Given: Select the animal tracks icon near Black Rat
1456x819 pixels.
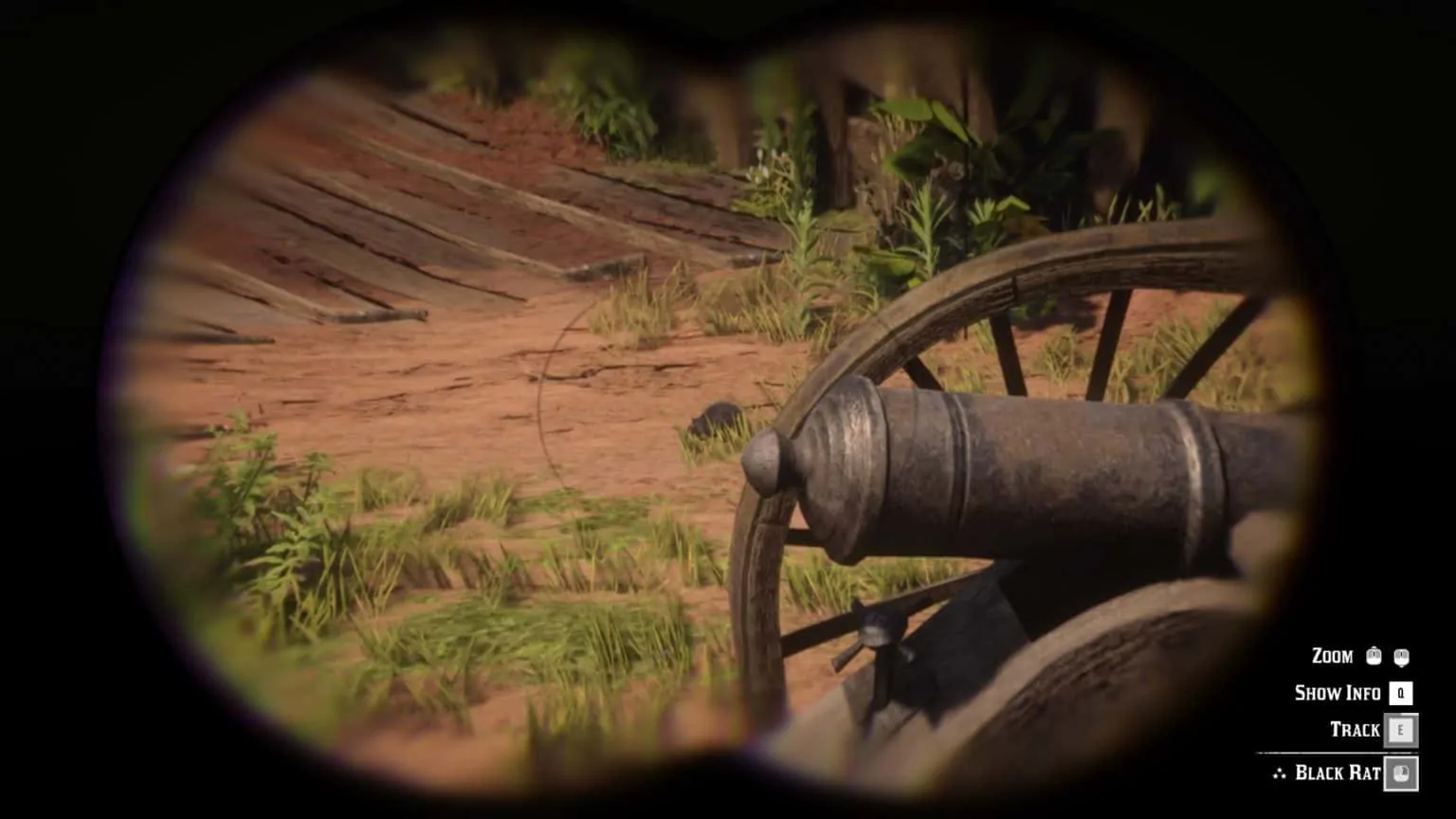Looking at the screenshot, I should (1280, 773).
